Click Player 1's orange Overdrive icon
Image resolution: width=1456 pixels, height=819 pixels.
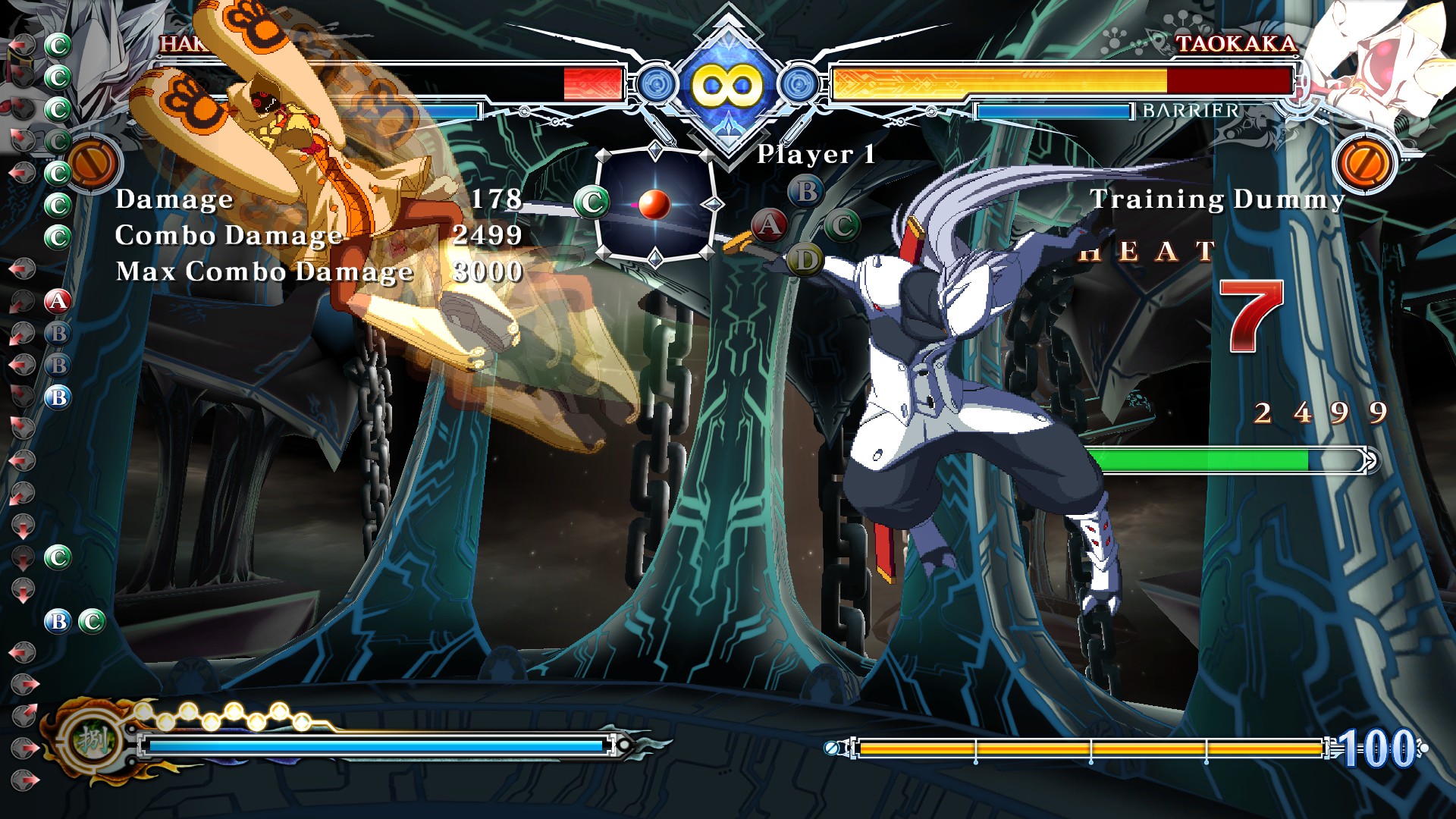tap(92, 164)
